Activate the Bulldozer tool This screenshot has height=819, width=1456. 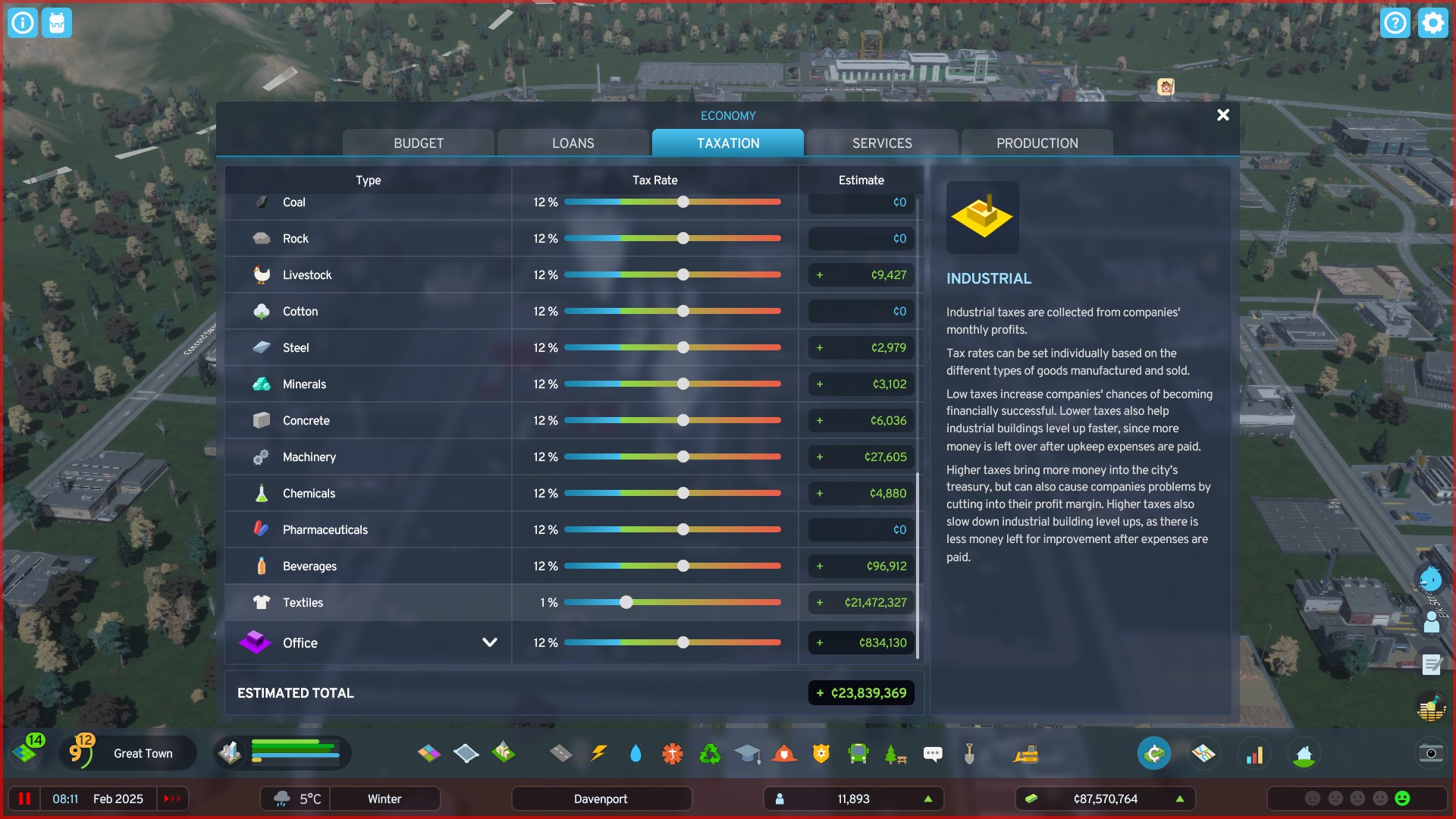tap(1028, 753)
